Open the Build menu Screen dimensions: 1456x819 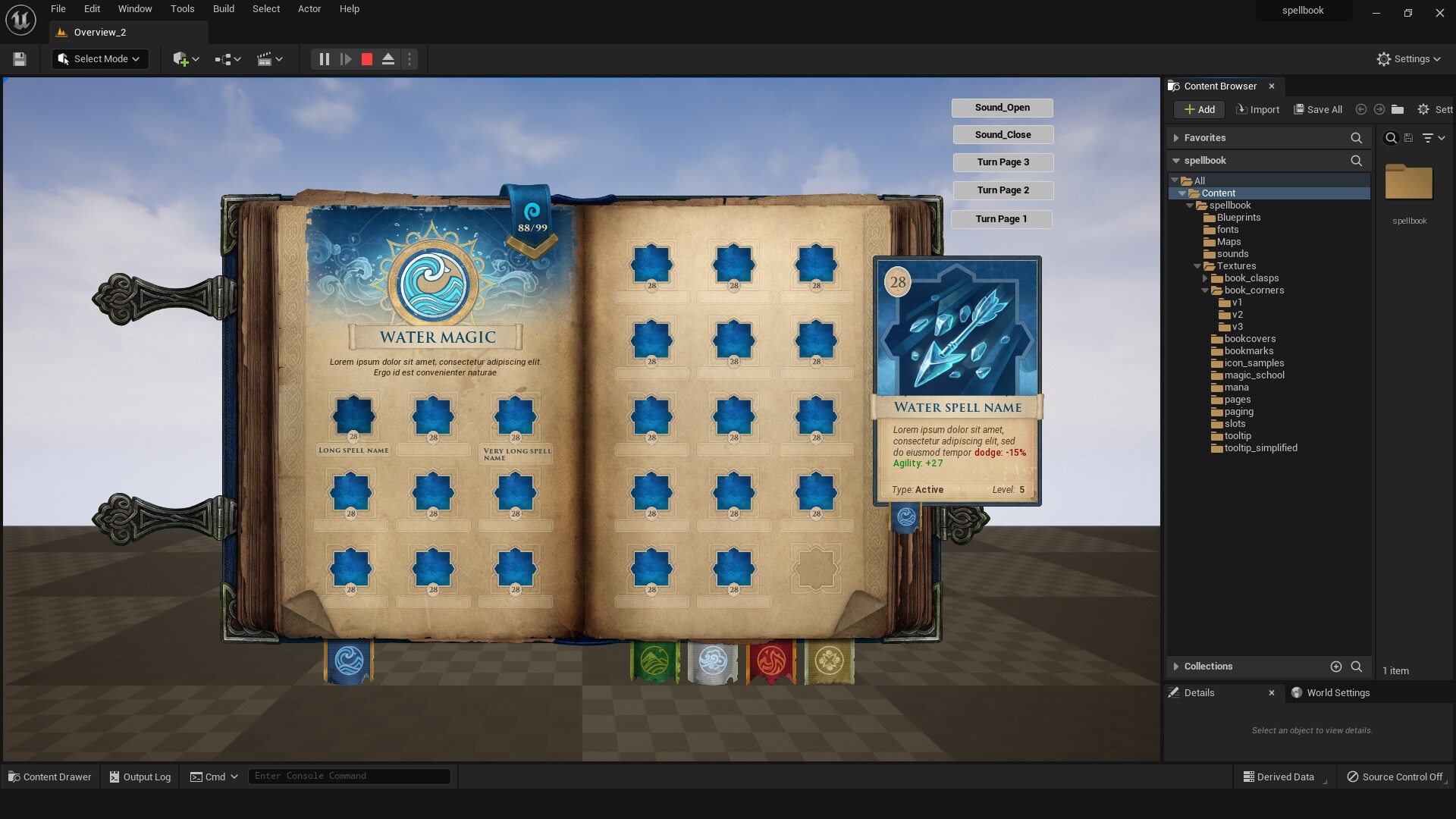coord(223,8)
